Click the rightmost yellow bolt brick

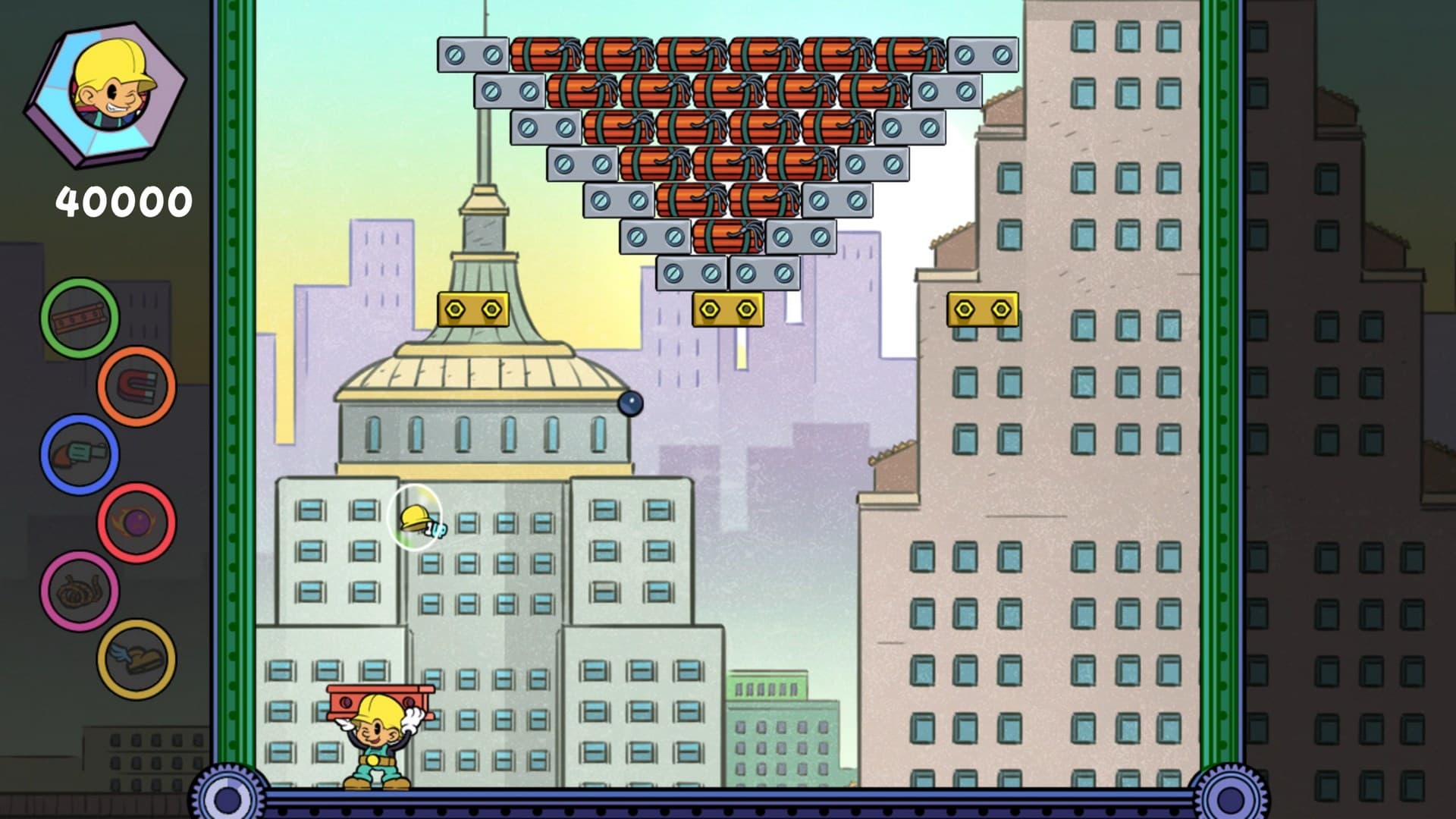pos(984,308)
